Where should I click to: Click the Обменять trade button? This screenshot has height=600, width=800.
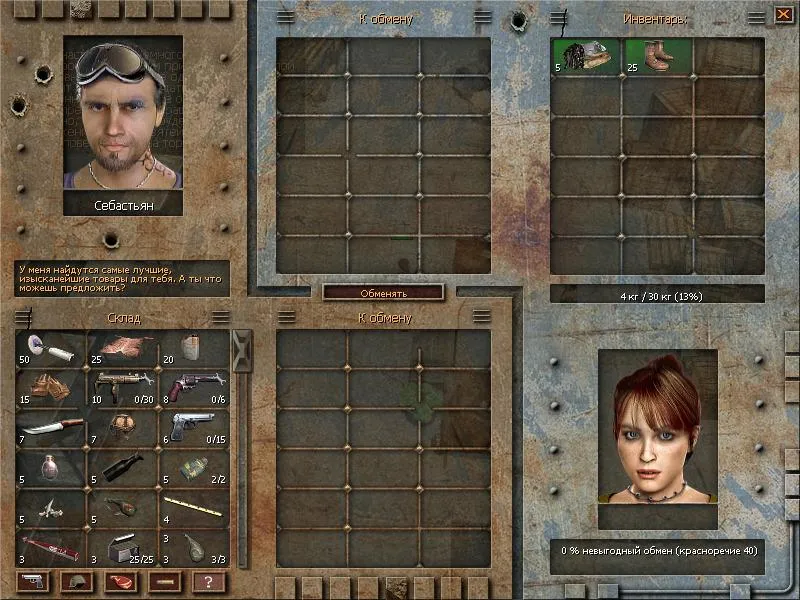(383, 293)
